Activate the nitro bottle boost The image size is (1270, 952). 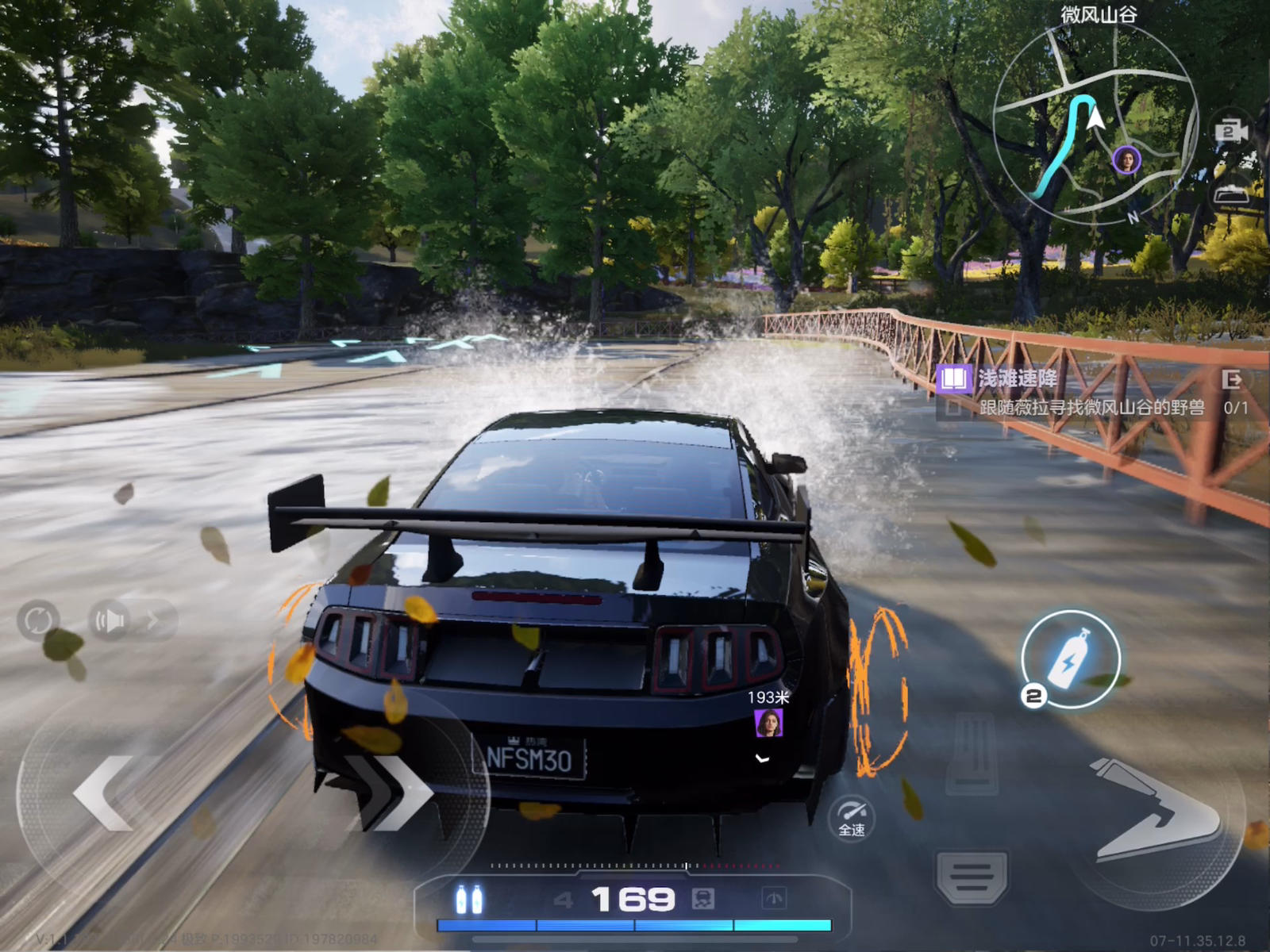click(x=1070, y=658)
